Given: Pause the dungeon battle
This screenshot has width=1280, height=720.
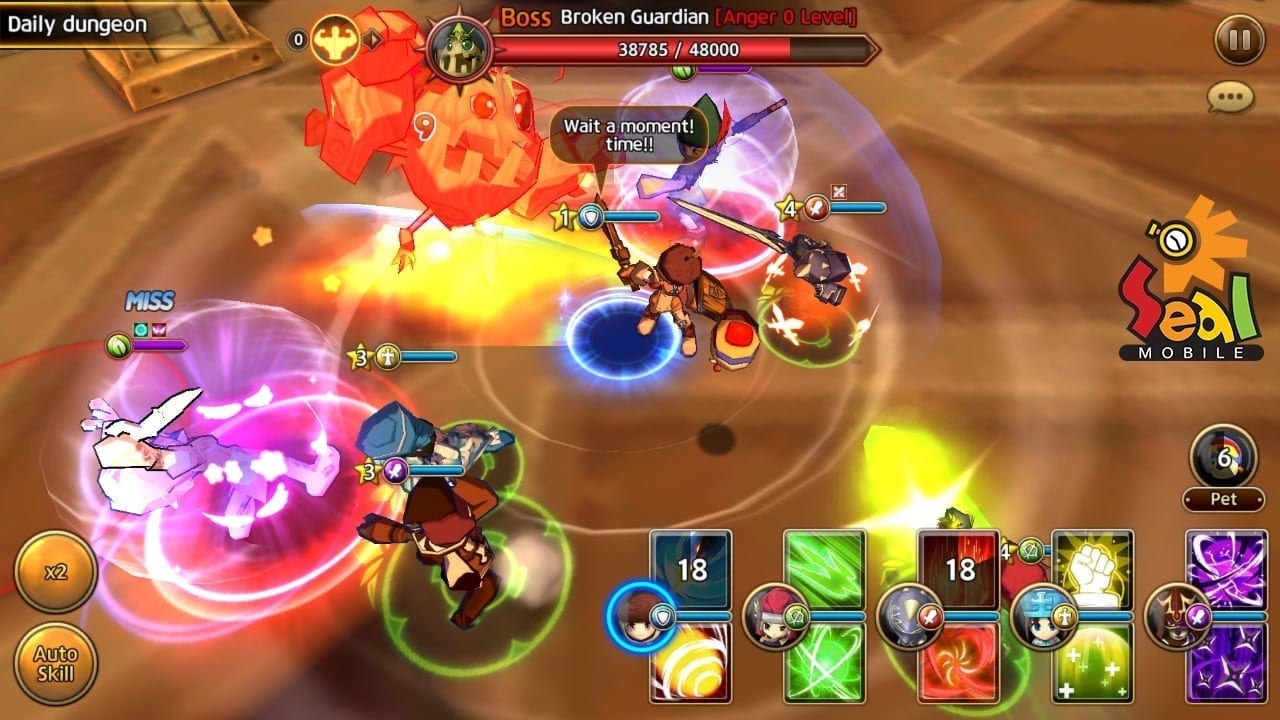Looking at the screenshot, I should 1239,41.
